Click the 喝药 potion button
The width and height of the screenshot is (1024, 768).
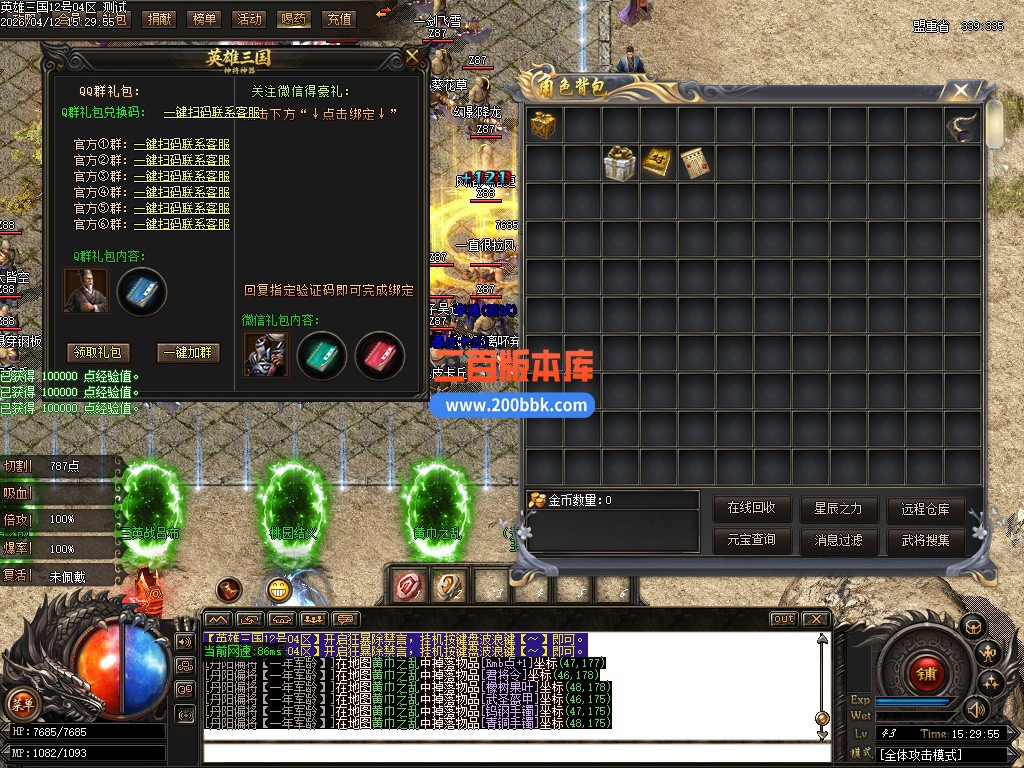tap(294, 18)
